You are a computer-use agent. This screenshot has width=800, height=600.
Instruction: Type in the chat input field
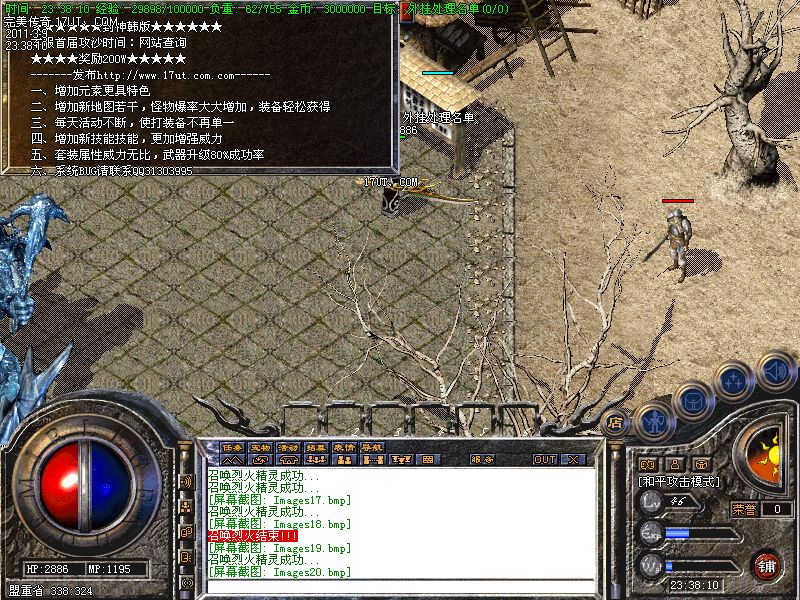(400, 586)
